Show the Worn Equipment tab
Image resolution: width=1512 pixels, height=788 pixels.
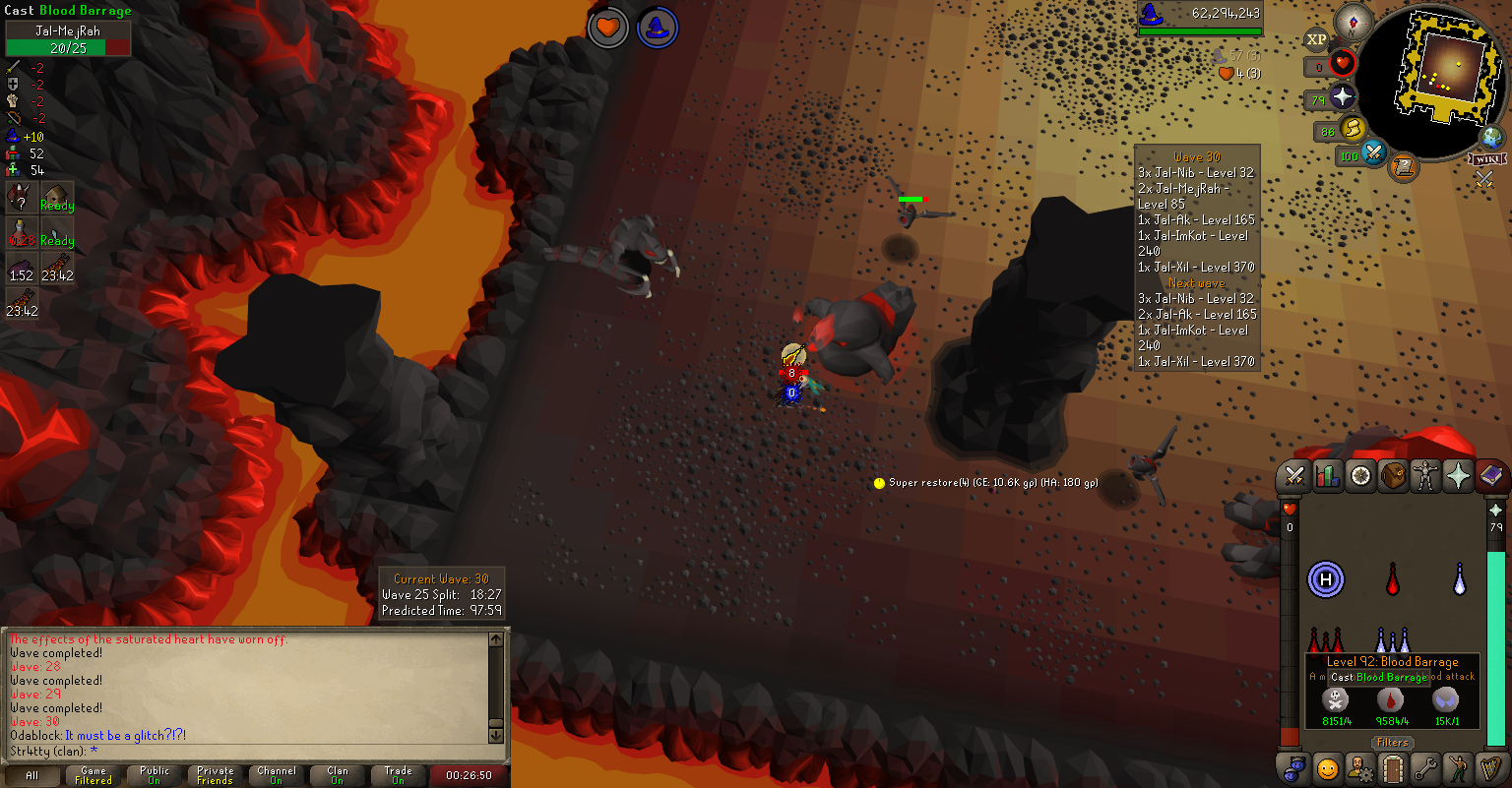click(x=1425, y=477)
